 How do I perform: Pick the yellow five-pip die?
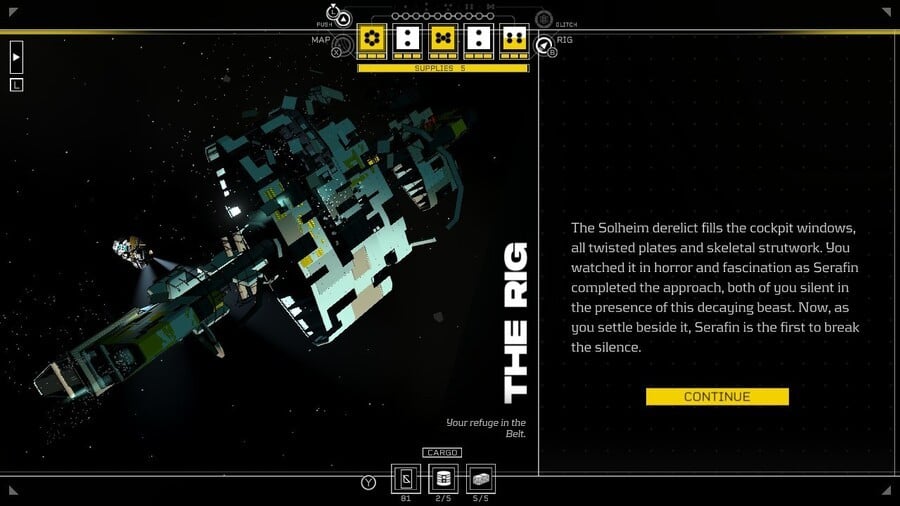pyautogui.click(x=442, y=40)
